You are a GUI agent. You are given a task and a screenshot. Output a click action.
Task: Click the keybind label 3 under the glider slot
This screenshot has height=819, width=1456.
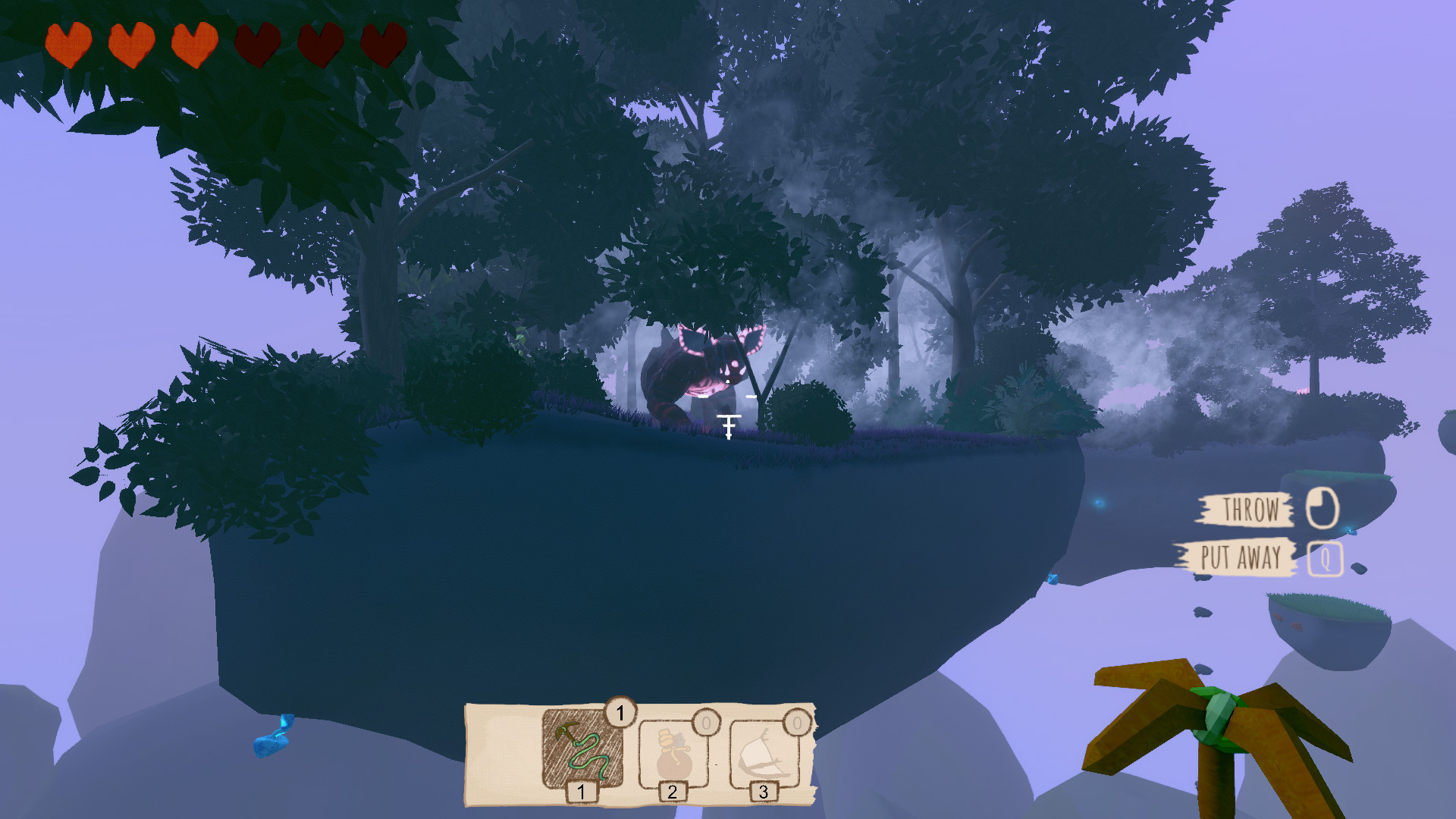(x=764, y=793)
